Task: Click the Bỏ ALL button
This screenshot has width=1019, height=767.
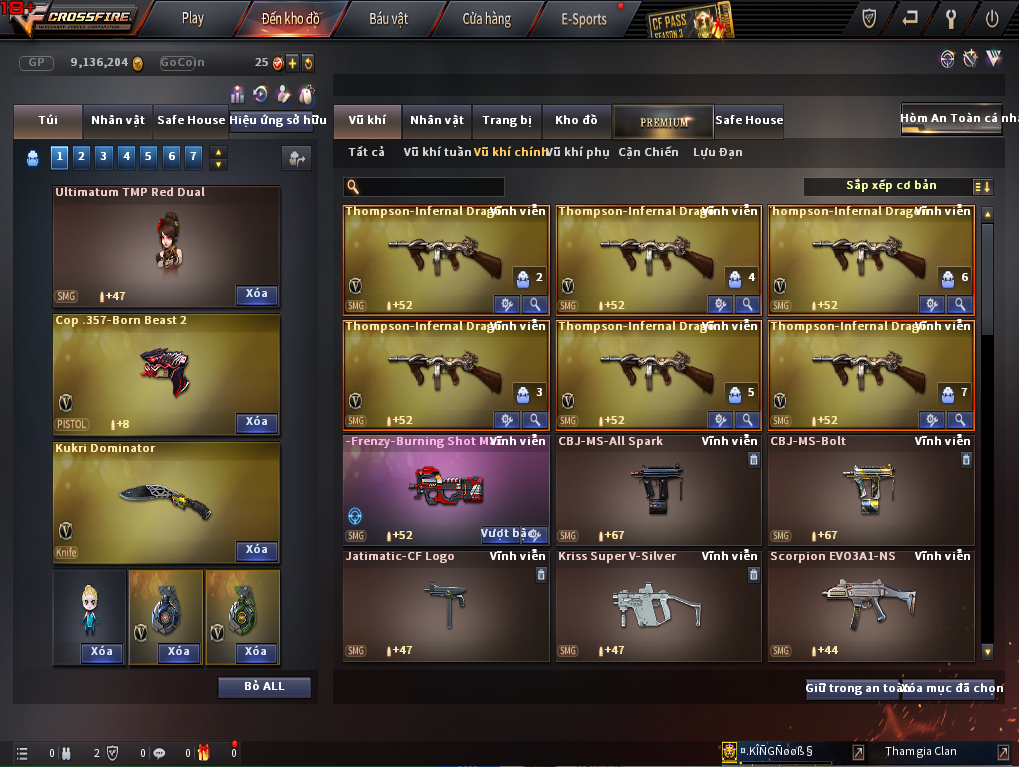Action: click(x=264, y=687)
